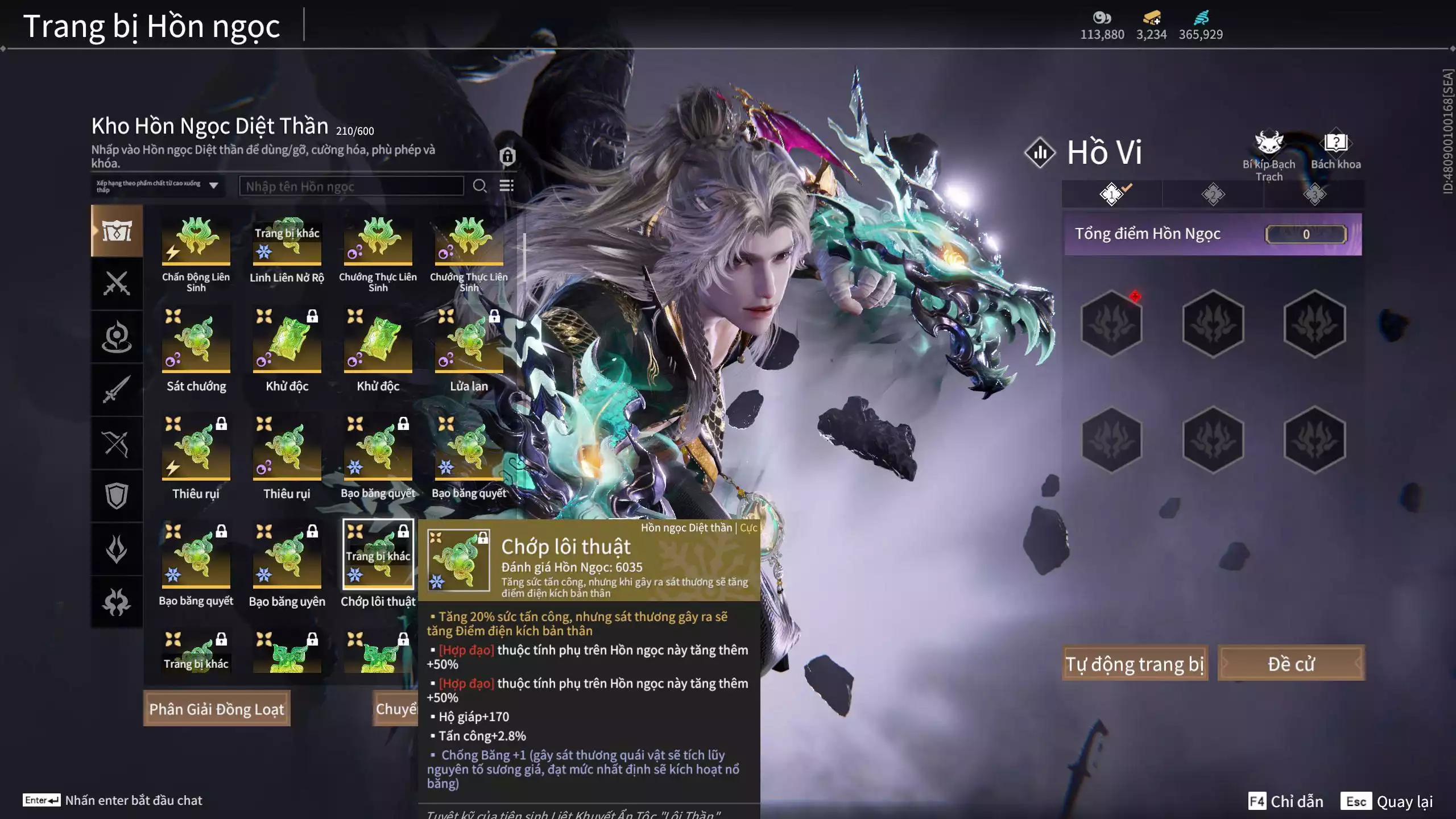Image resolution: width=1456 pixels, height=819 pixels.
Task: Toggle the list view filter icon
Action: [506, 186]
